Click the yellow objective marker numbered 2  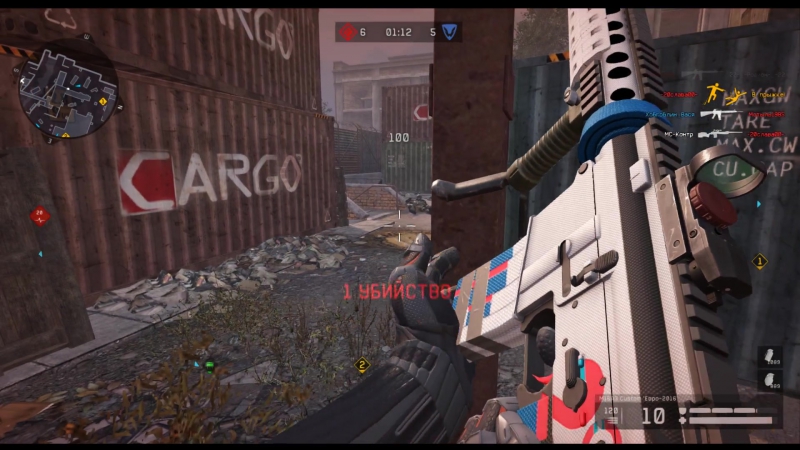click(363, 365)
